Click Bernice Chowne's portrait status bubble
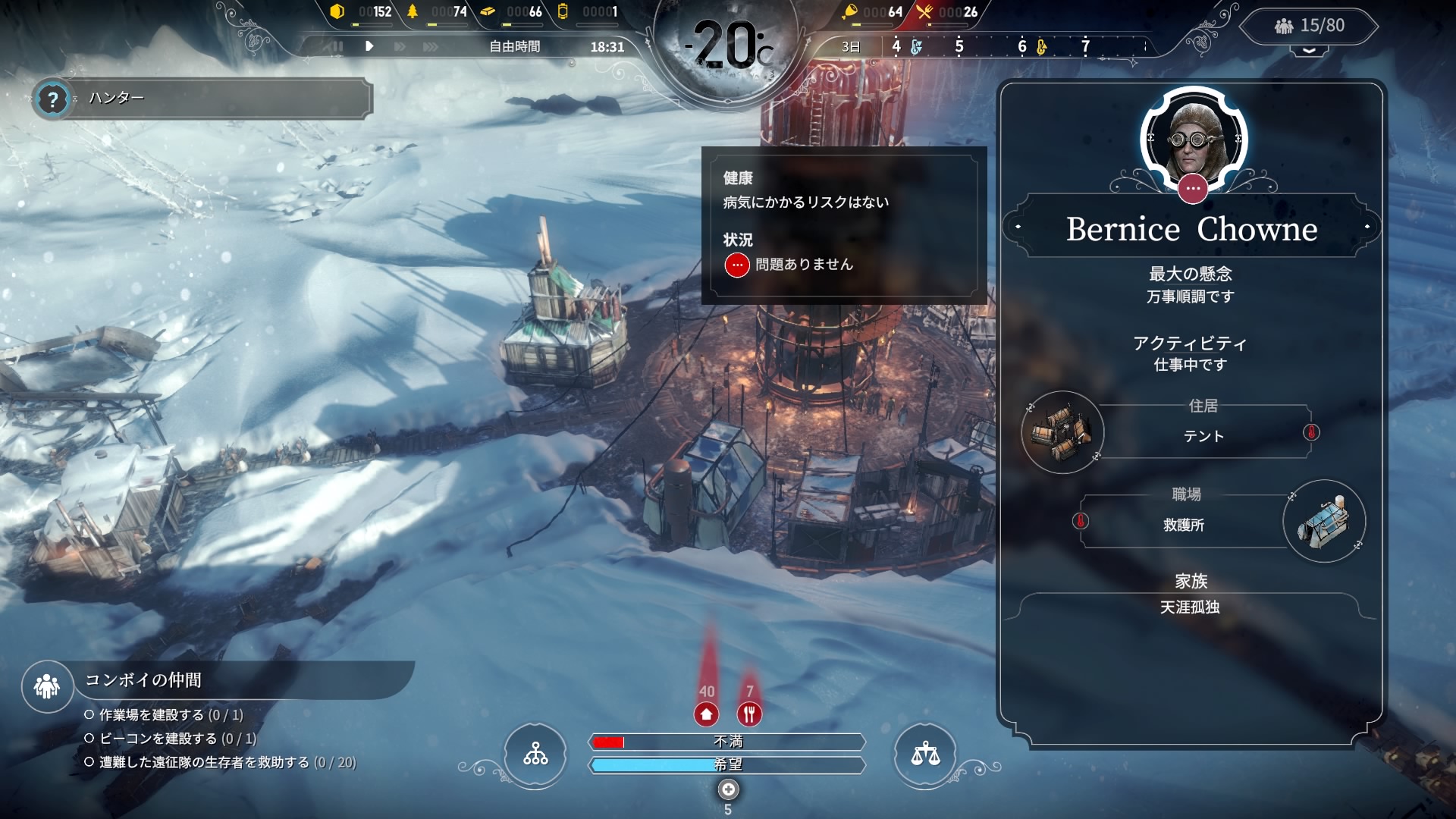The image size is (1456, 819). click(x=1193, y=188)
